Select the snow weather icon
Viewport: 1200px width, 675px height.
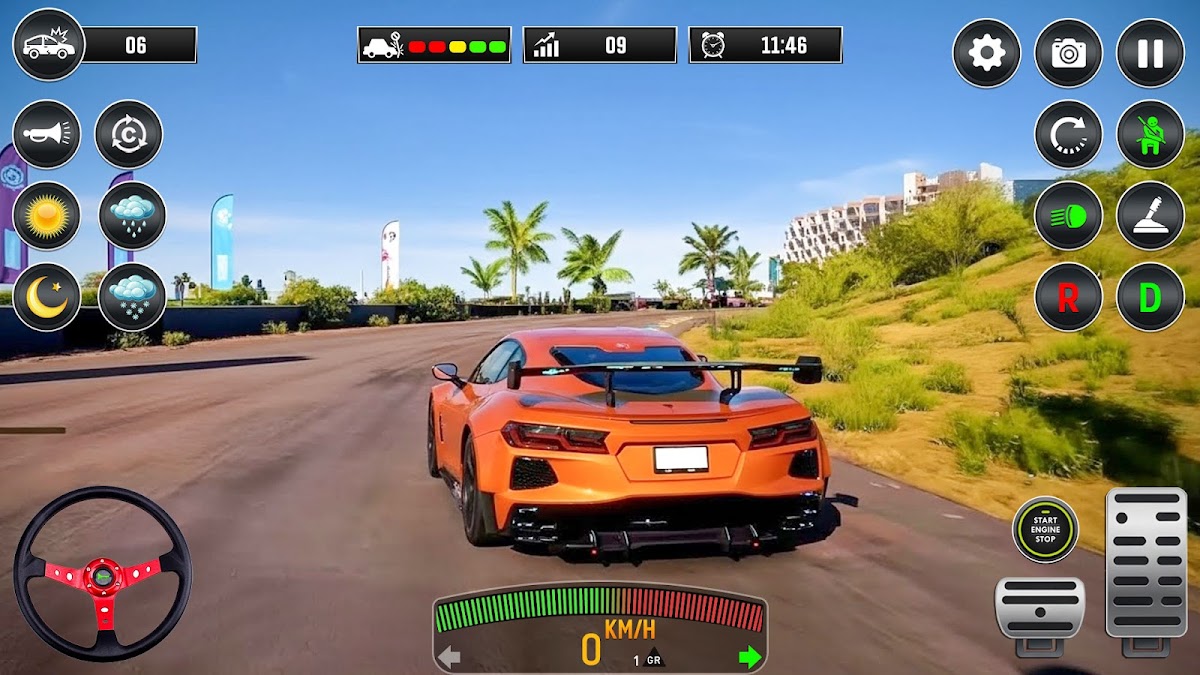point(132,297)
